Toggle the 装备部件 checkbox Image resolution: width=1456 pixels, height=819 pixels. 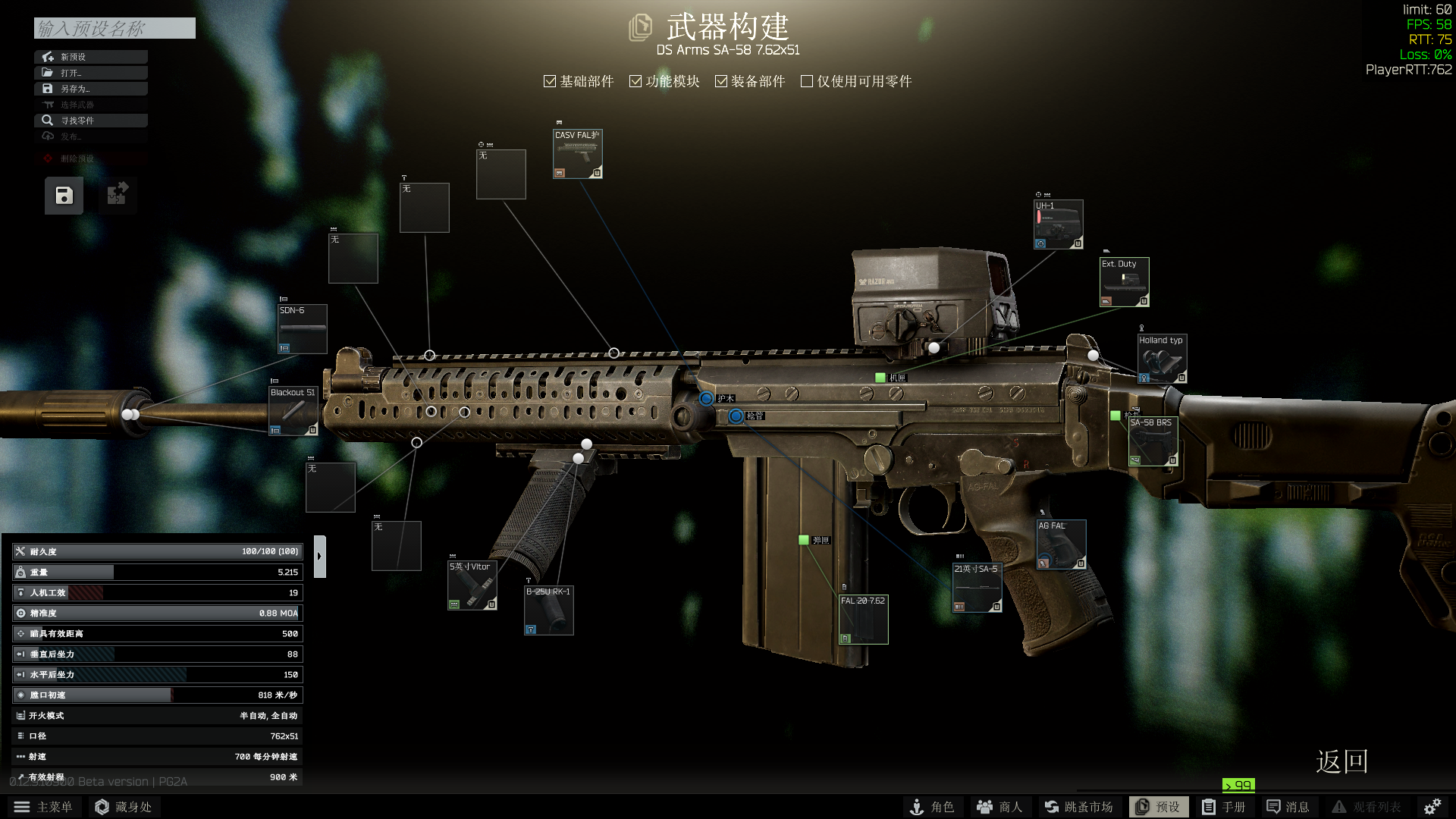pos(721,81)
